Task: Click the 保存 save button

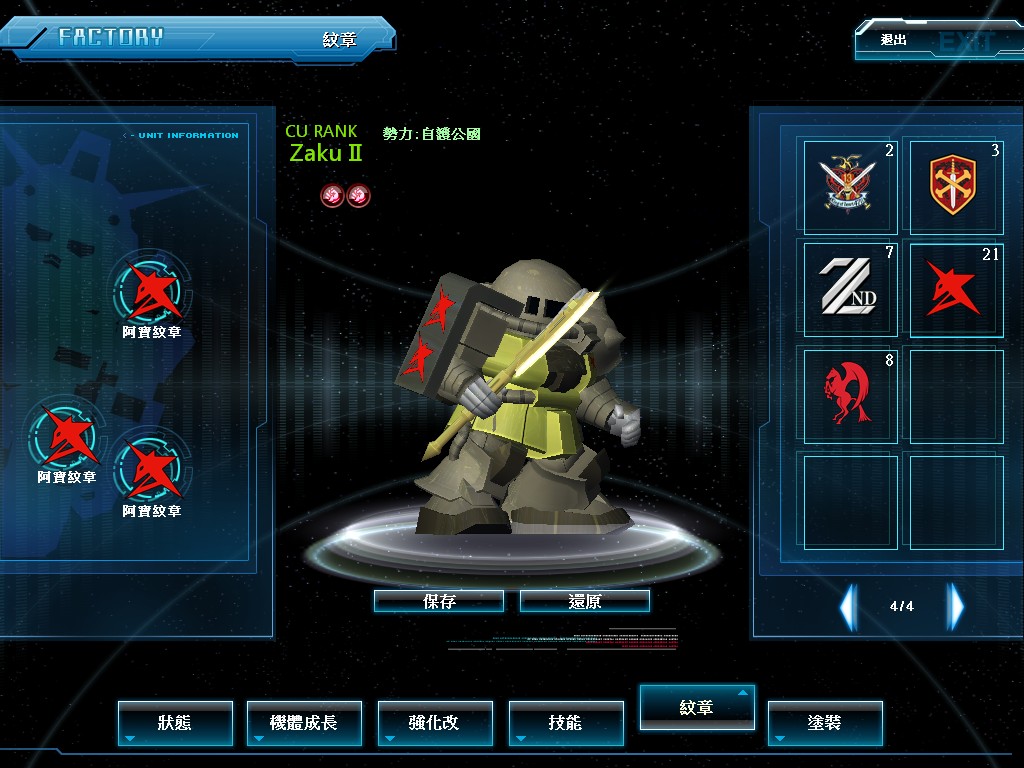Action: (x=439, y=601)
